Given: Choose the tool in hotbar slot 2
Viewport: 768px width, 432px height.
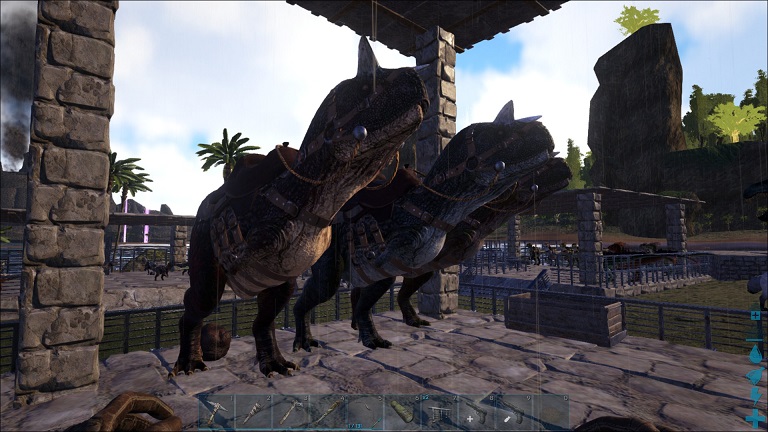Looking at the screenshot, I should point(252,412).
